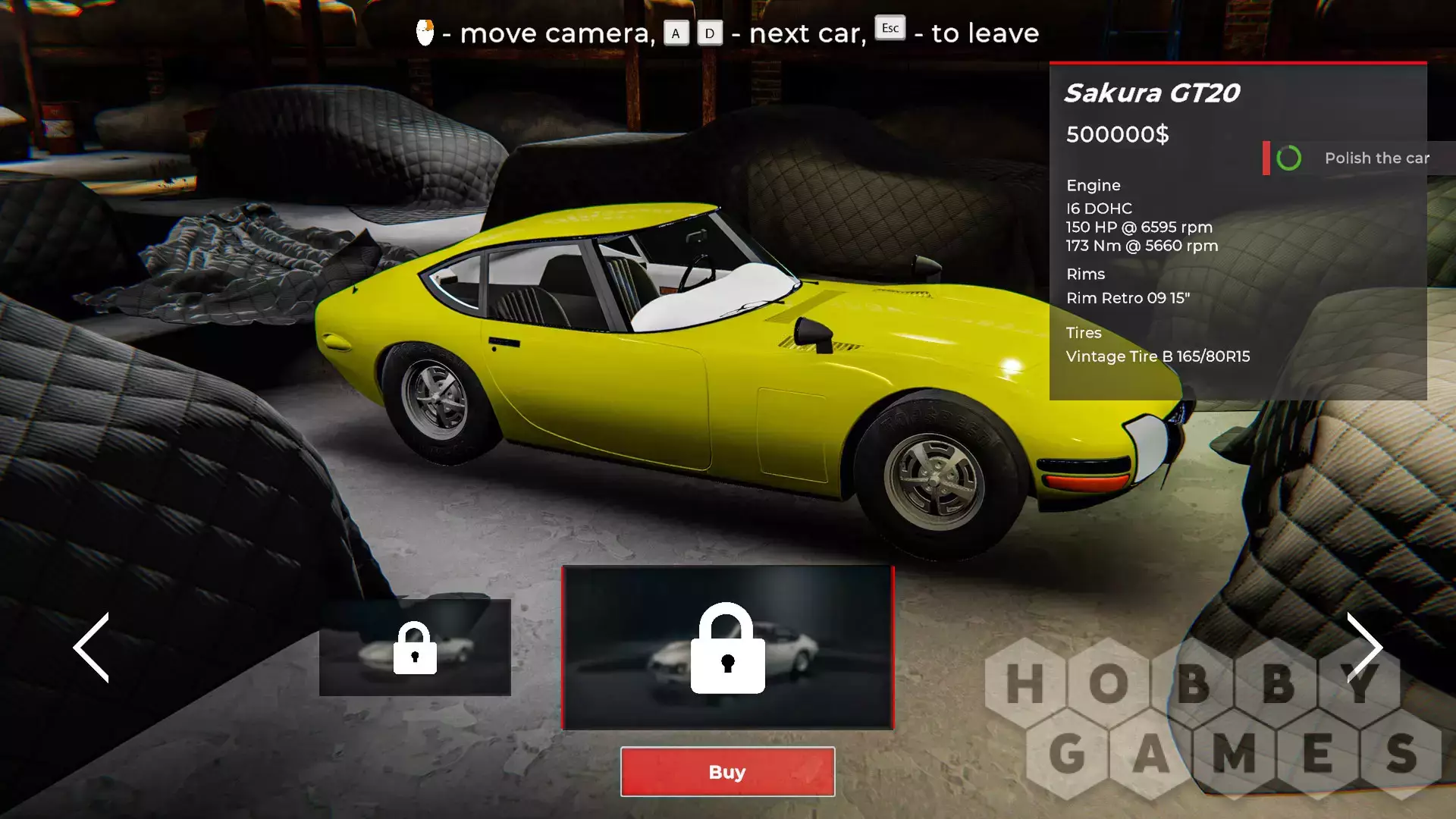Screen dimensions: 1456x819
Task: Buy the Sakura GT20
Action: click(x=727, y=771)
